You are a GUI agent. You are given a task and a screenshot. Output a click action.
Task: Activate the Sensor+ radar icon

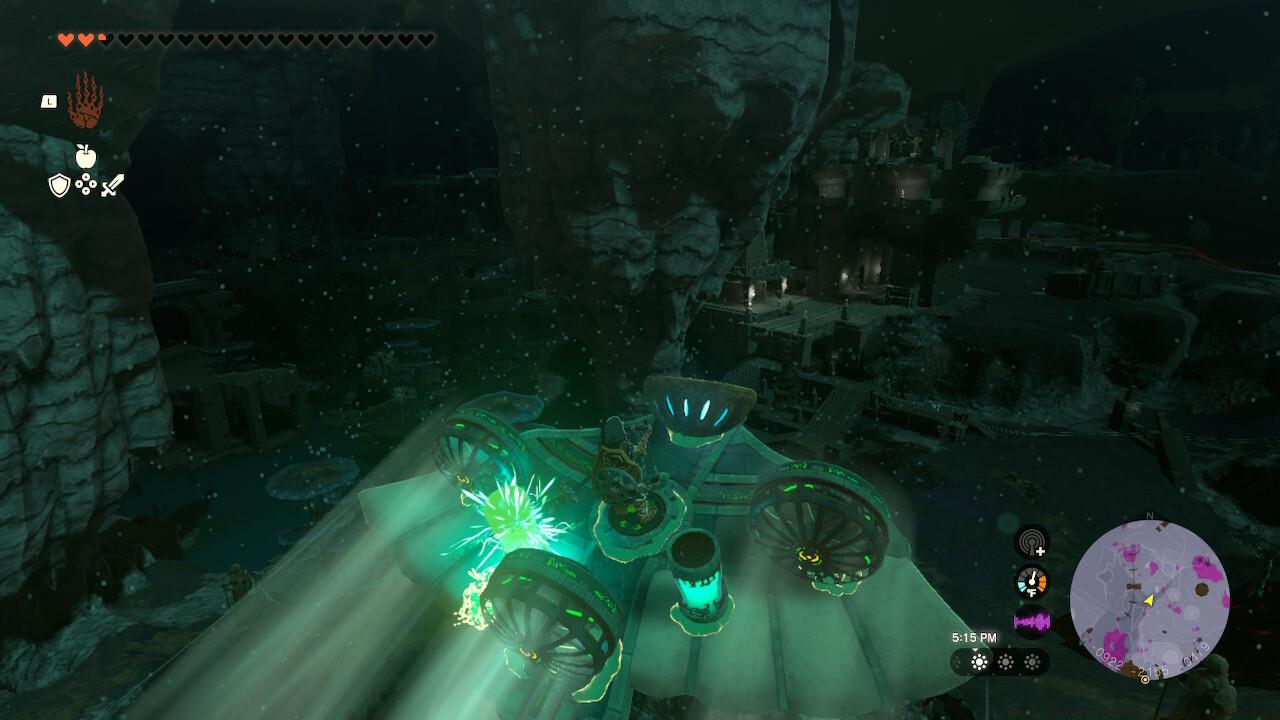[x=1031, y=542]
